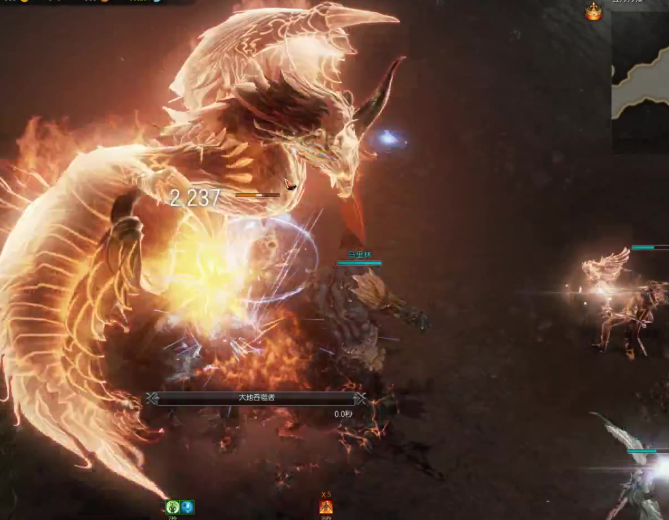Click the minimap in the corner
Image resolution: width=669 pixels, height=520 pixels.
pos(640,80)
